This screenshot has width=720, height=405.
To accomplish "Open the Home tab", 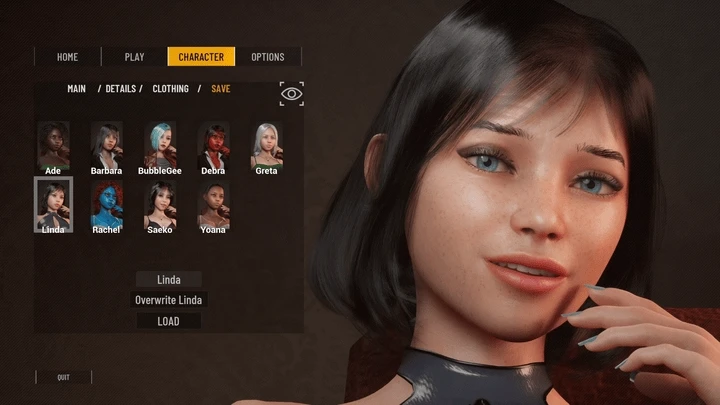I will point(67,57).
